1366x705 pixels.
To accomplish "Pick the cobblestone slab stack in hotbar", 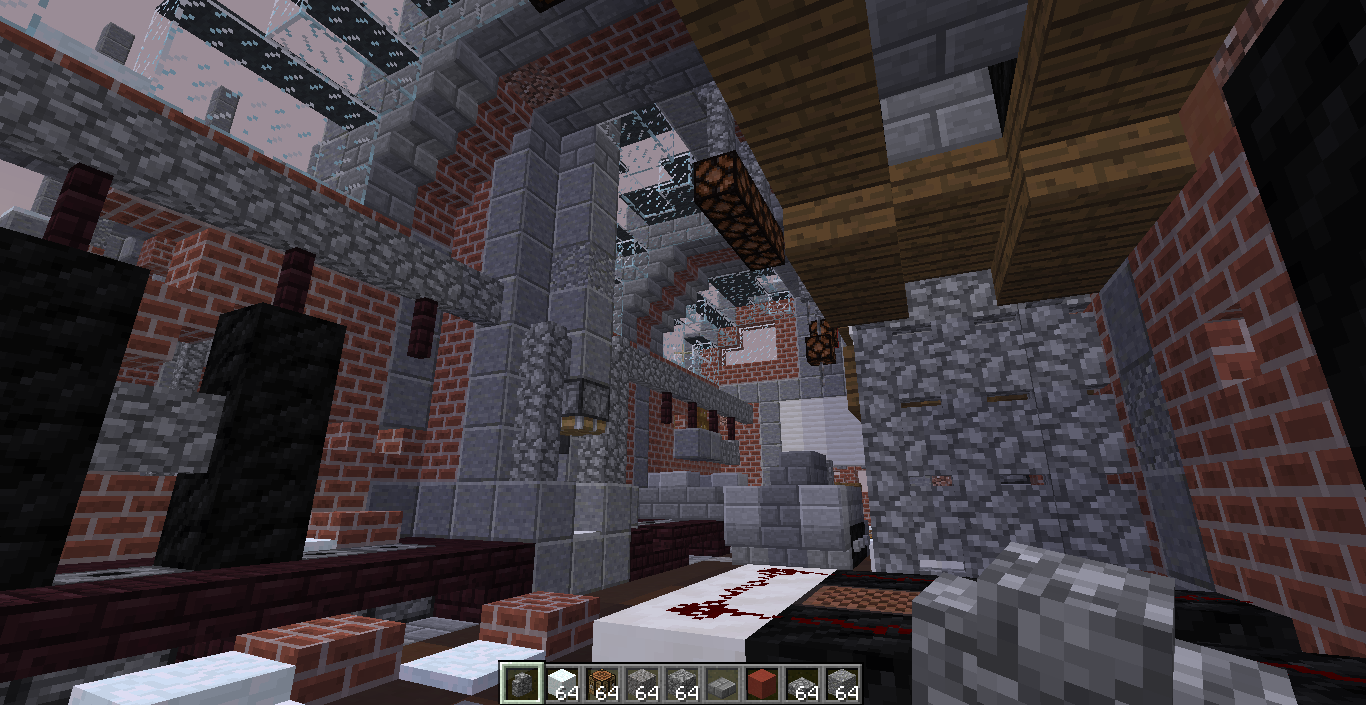I will pos(802,686).
